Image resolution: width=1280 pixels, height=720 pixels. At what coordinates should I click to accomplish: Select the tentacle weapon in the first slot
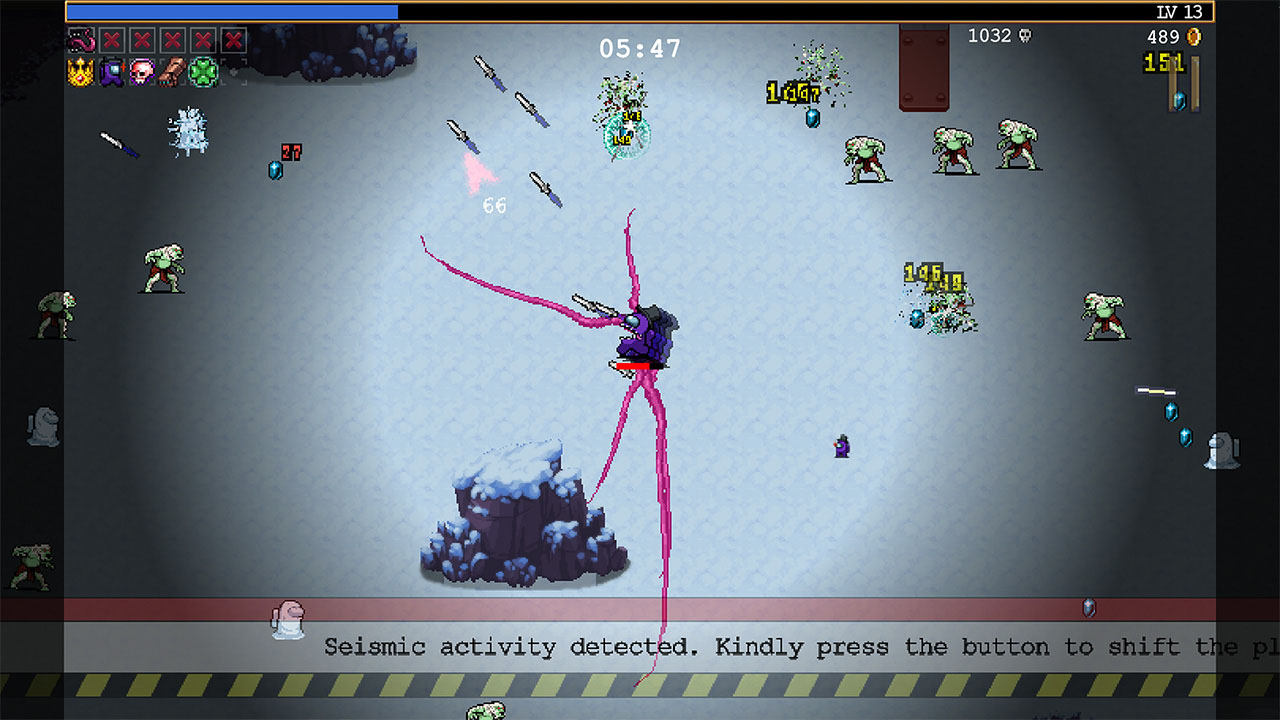[81, 41]
